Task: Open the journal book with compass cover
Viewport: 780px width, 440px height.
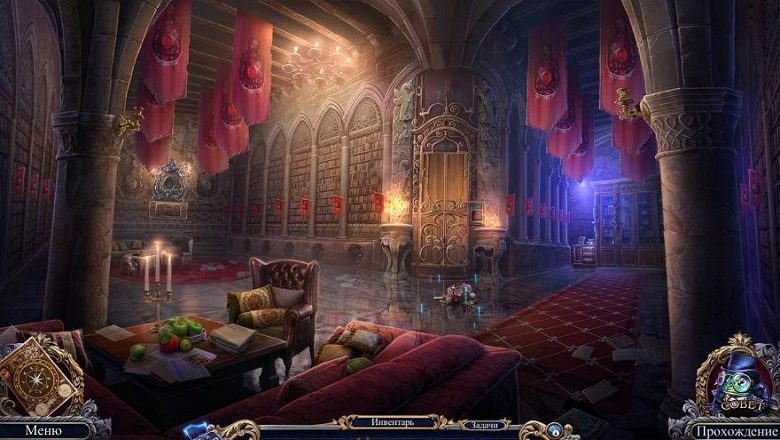Action: point(38,375)
